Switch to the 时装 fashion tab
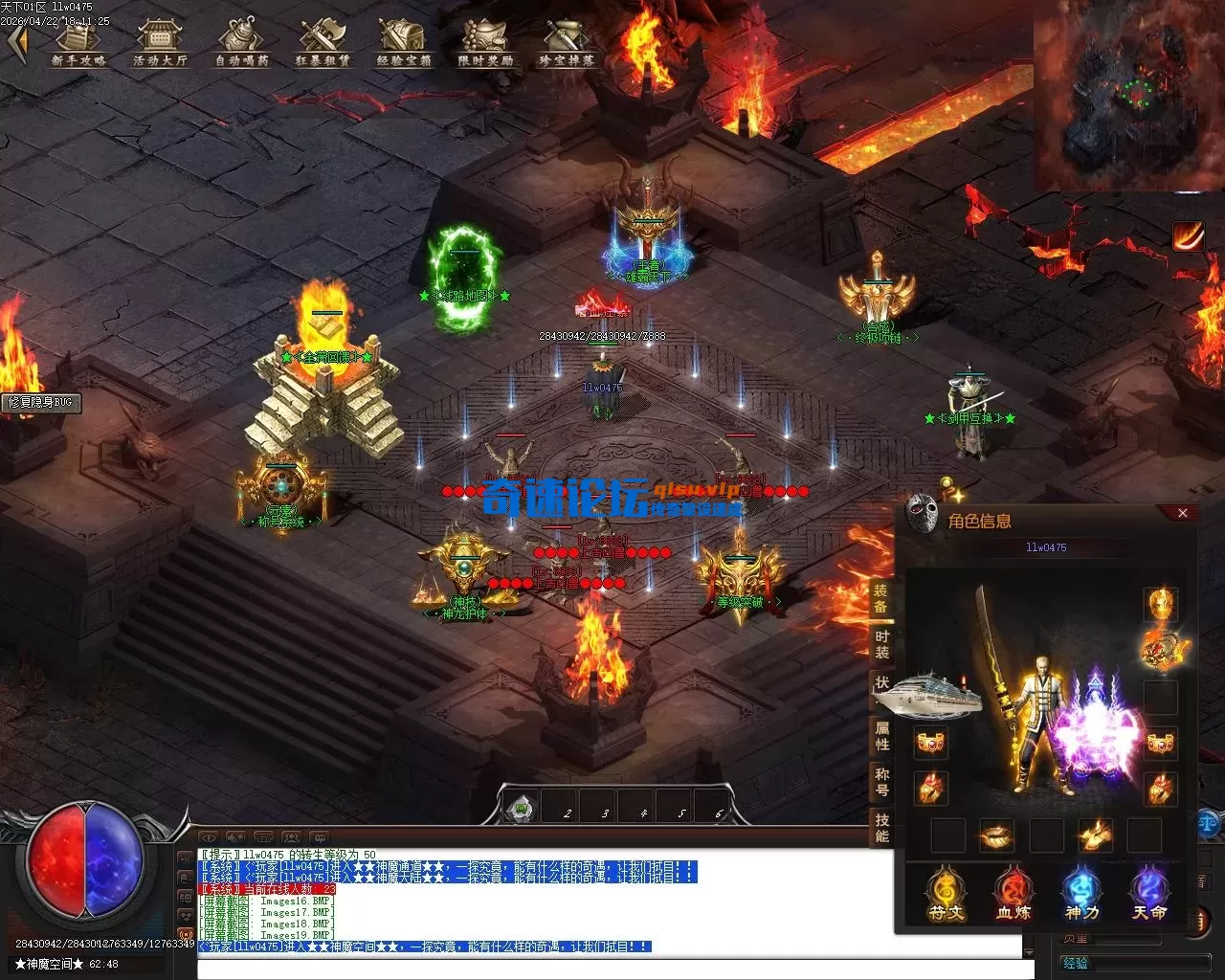1225x980 pixels. (x=881, y=644)
